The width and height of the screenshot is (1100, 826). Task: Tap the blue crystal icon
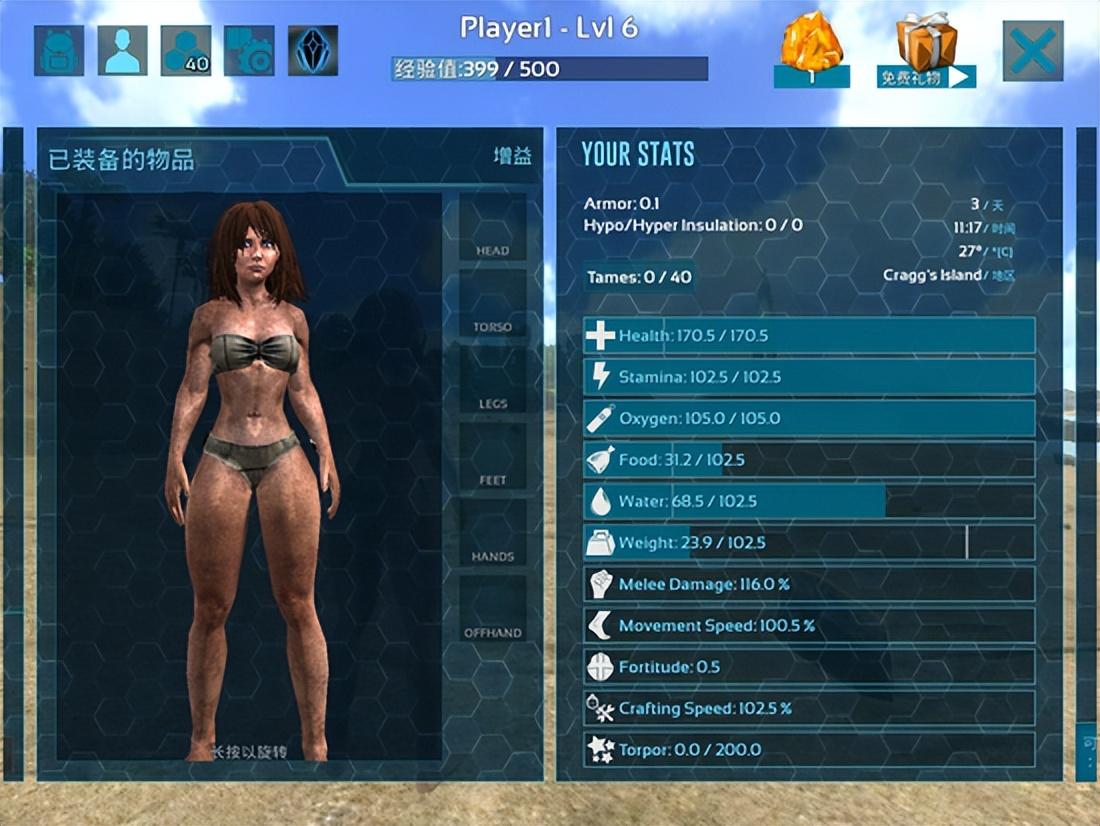coord(313,50)
